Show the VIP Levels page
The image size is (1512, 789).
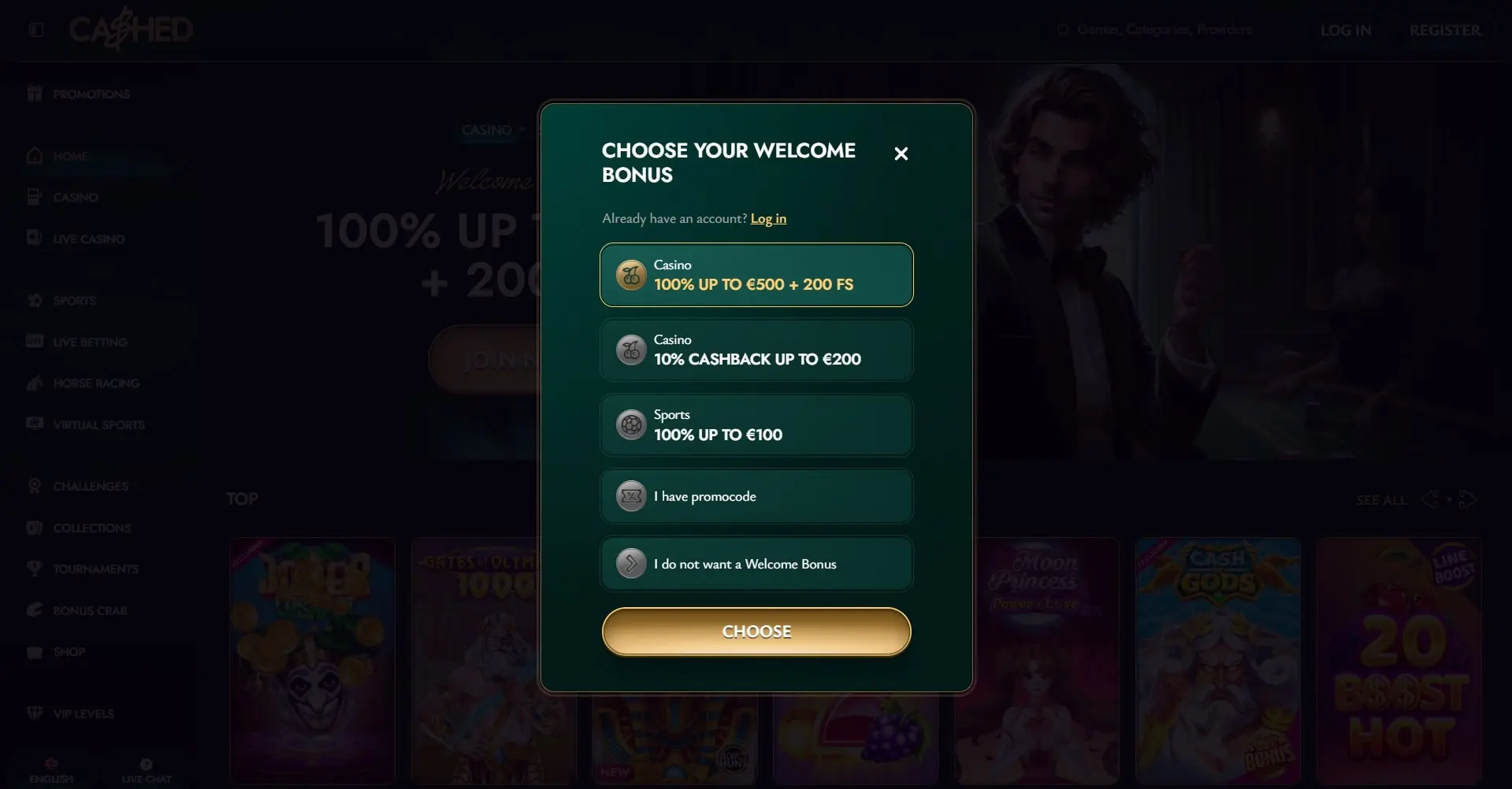(x=83, y=714)
